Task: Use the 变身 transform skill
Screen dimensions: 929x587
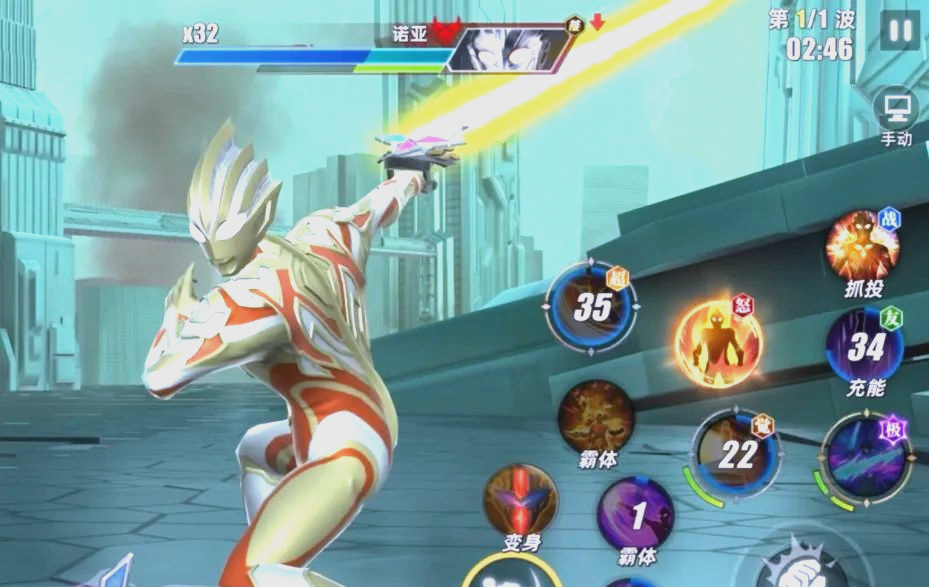Action: 521,499
